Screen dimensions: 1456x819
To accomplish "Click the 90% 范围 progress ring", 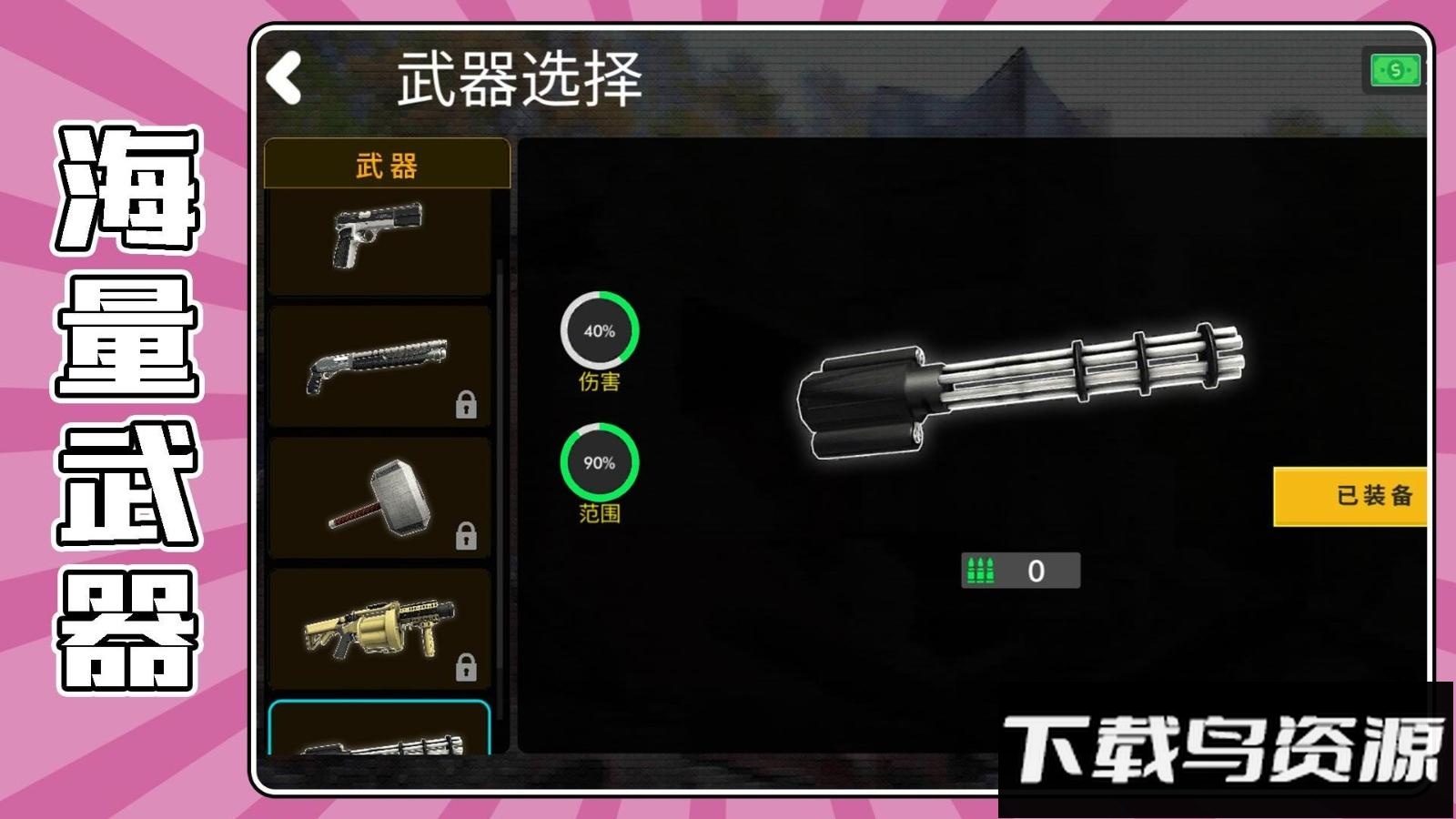I will coord(600,462).
